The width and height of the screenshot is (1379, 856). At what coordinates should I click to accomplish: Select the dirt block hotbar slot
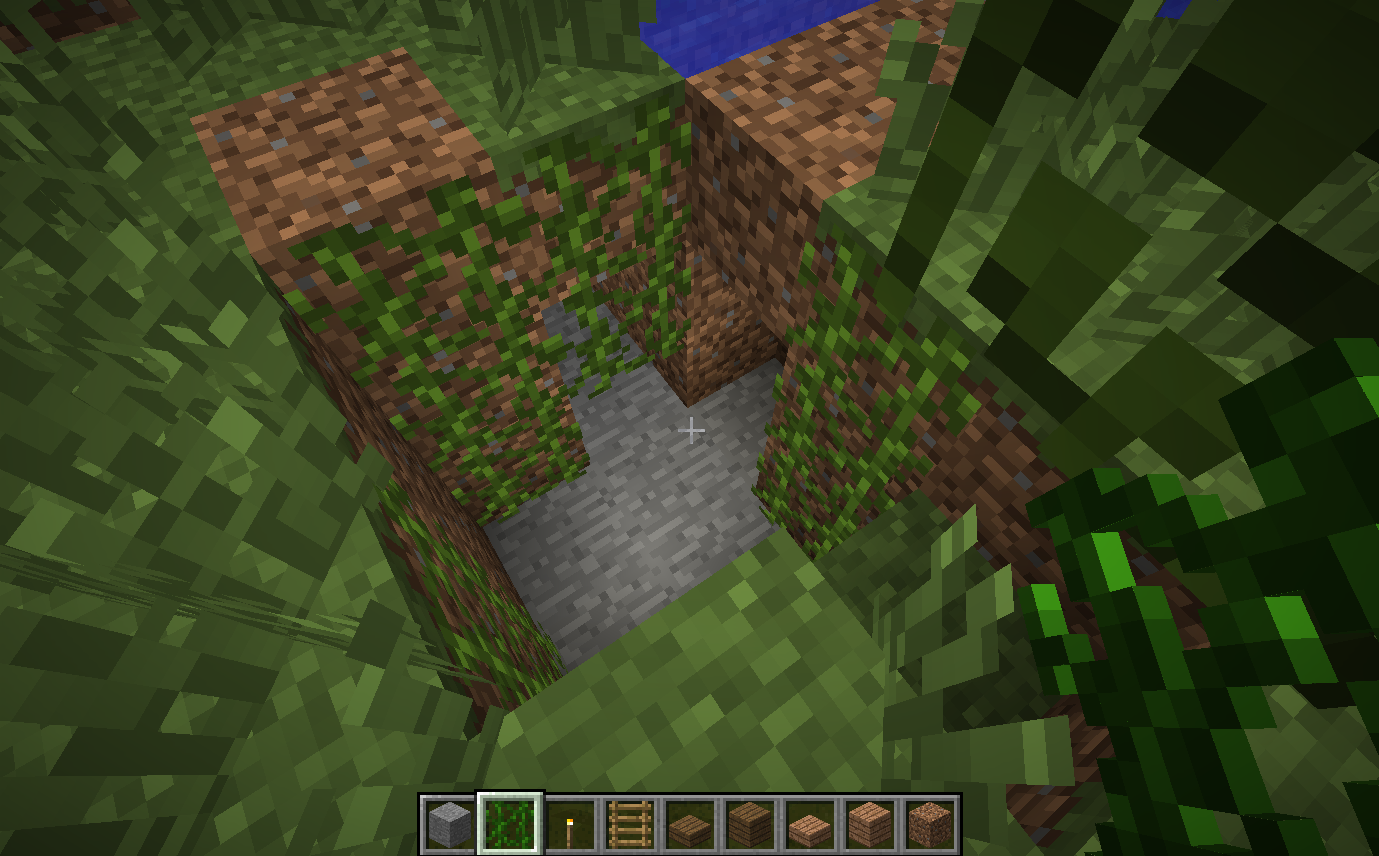930,825
